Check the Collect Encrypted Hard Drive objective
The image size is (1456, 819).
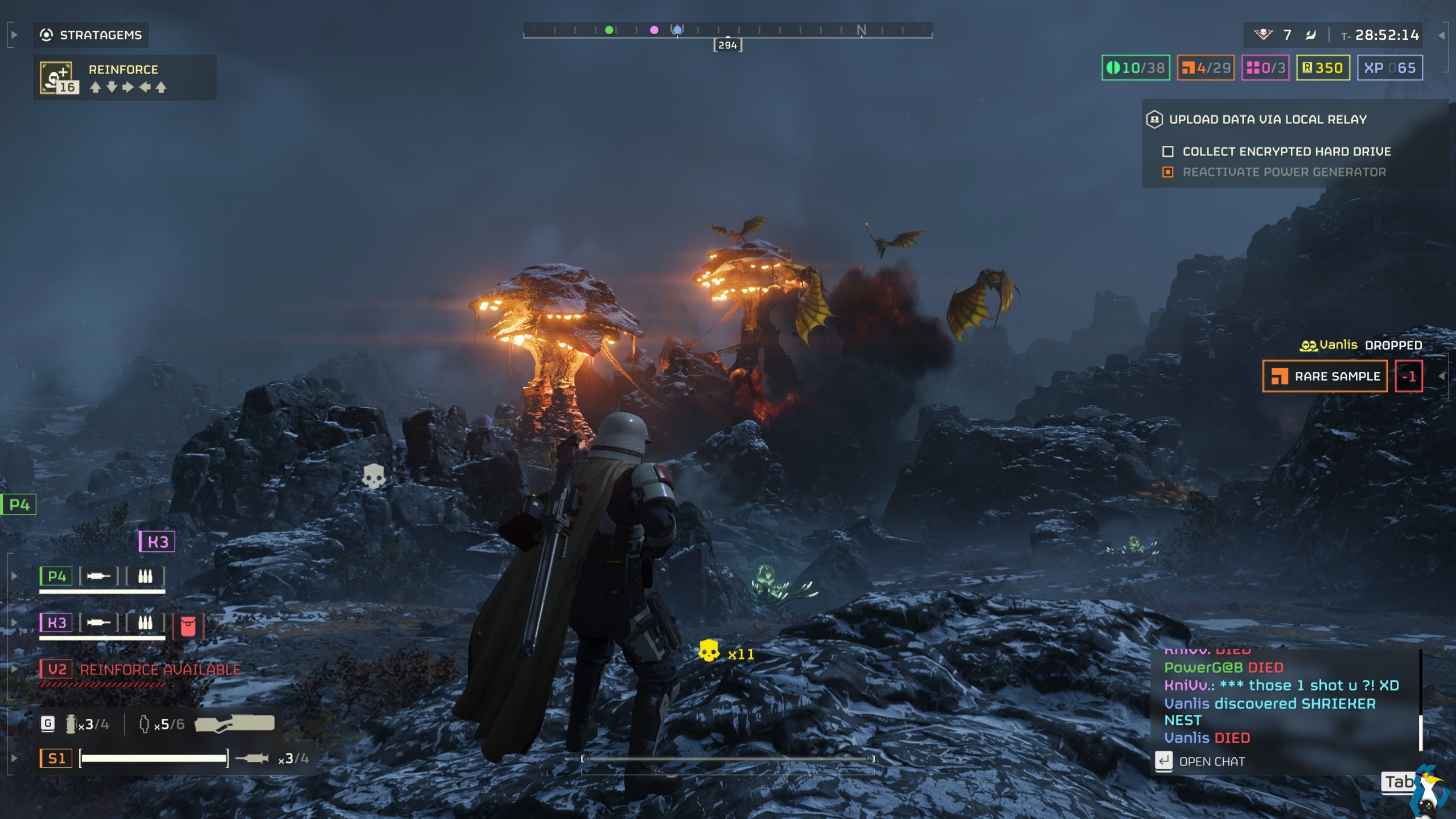(1167, 151)
